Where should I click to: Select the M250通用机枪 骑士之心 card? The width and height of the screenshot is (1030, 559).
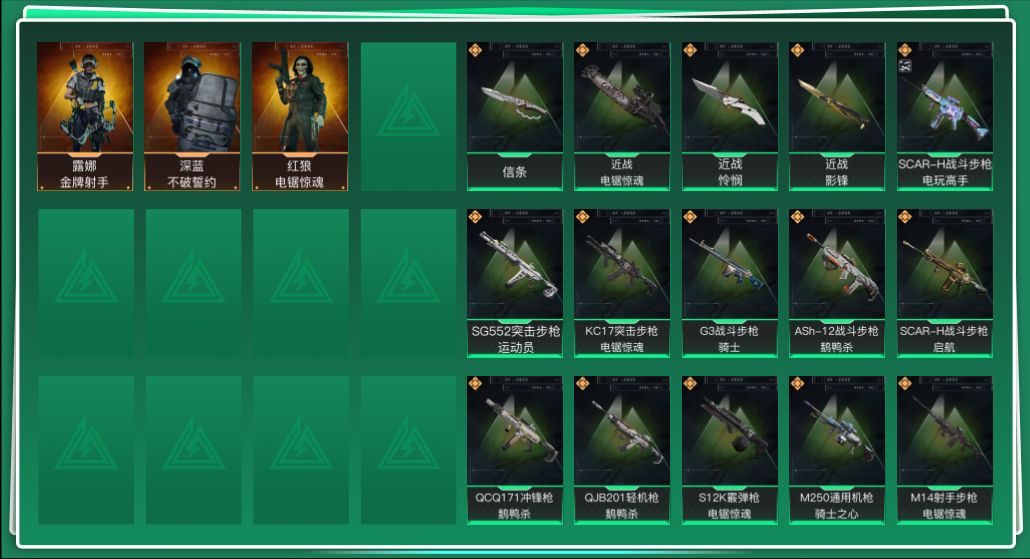tap(837, 450)
